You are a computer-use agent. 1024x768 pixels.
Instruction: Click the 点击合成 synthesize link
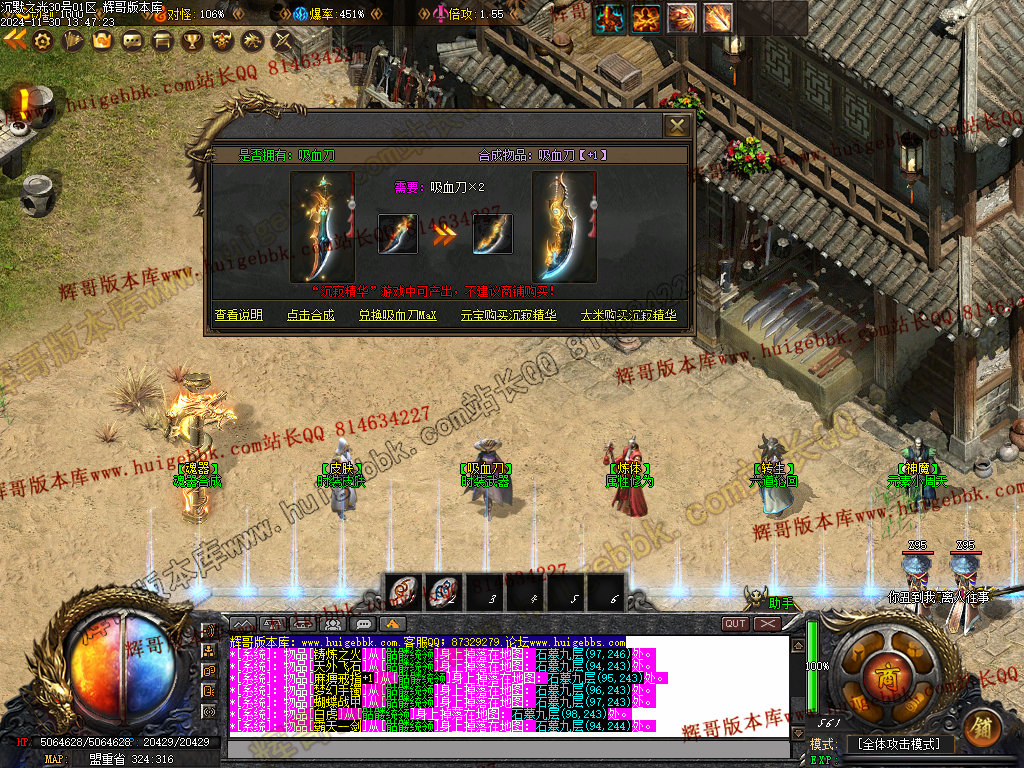(311, 315)
